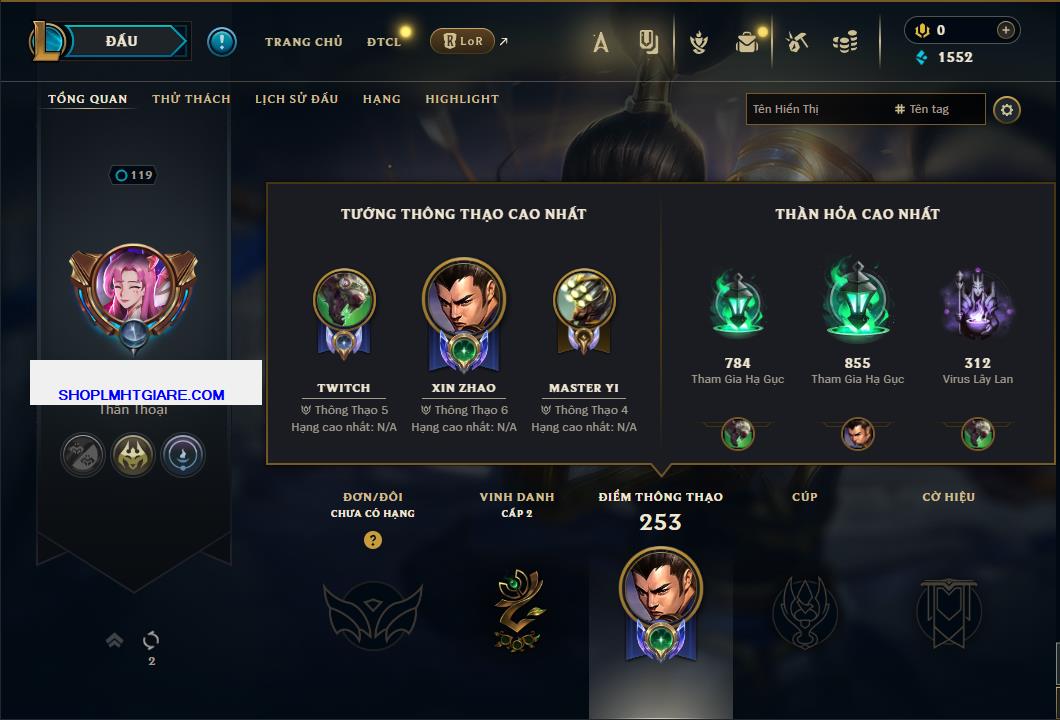This screenshot has width=1060, height=720.
Task: Select the HẠNG tab
Action: pos(381,99)
